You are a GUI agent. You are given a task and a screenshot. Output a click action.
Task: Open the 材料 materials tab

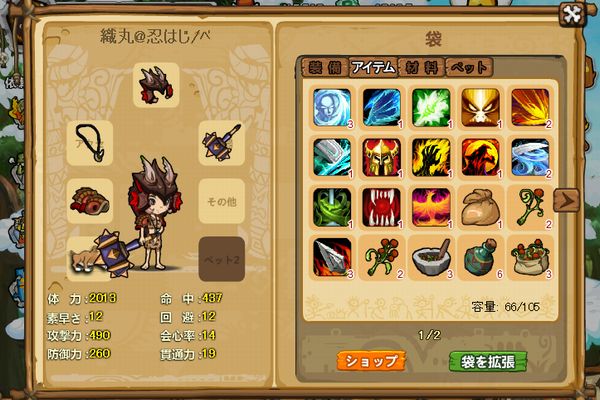[421, 68]
